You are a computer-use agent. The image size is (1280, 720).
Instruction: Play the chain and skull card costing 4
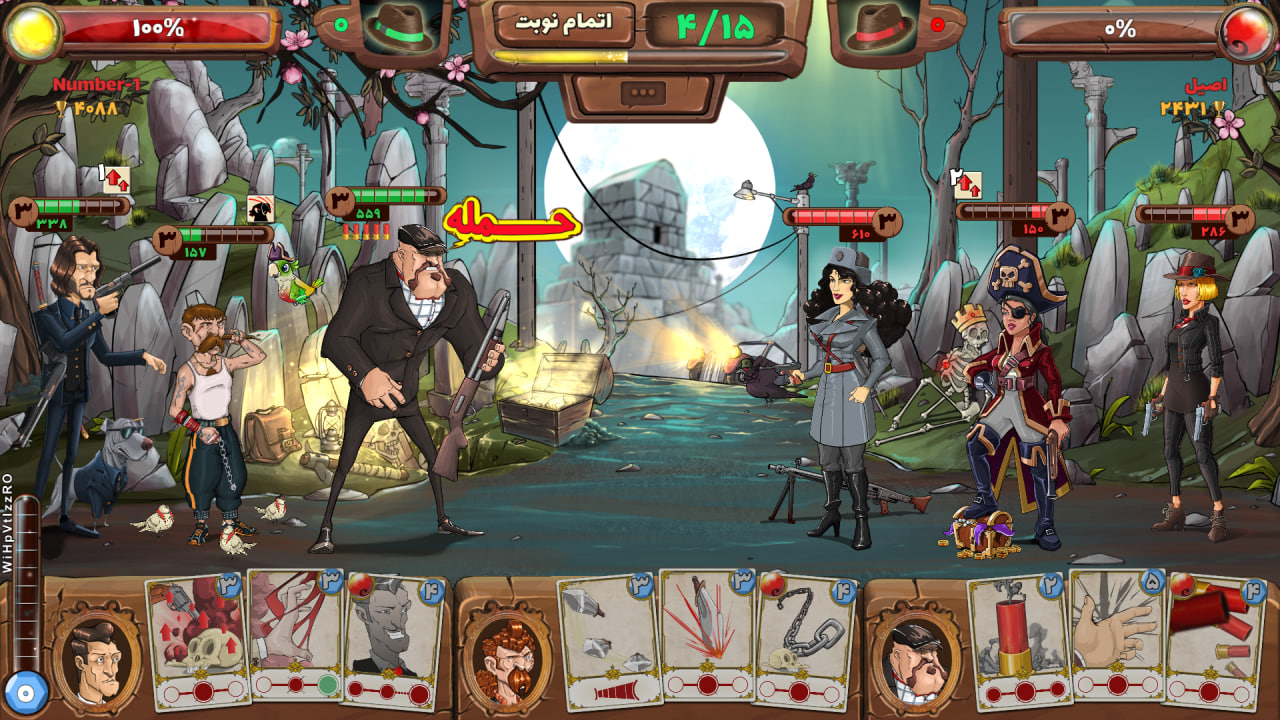click(x=800, y=638)
